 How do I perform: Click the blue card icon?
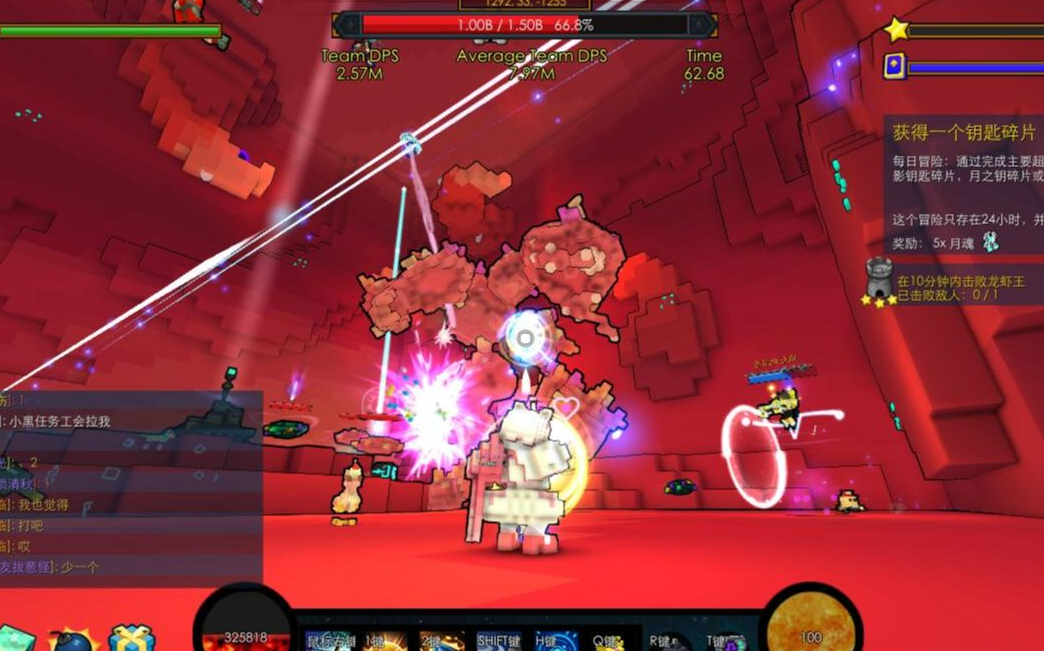895,67
